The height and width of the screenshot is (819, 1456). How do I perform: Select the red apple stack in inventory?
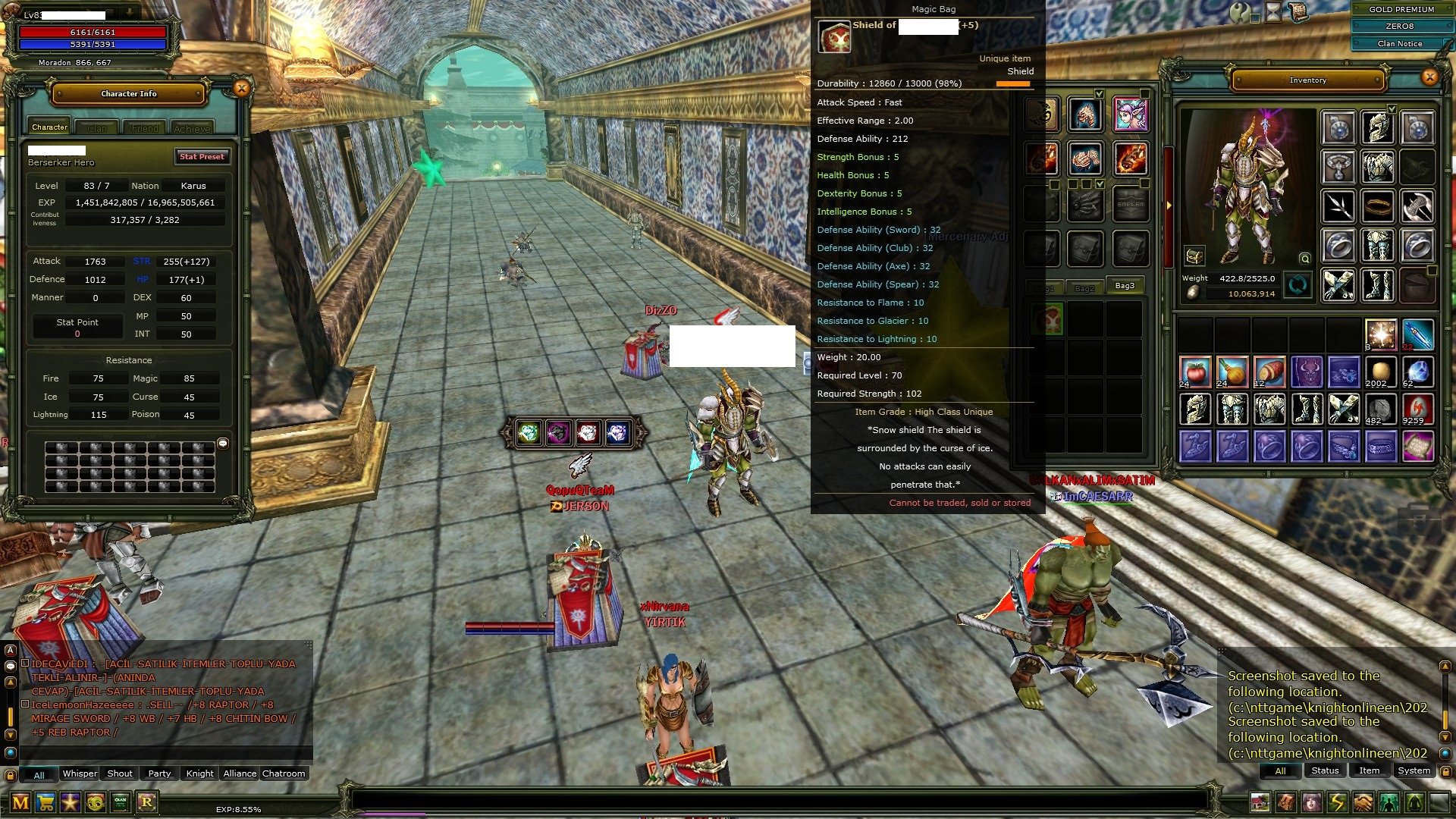[x=1195, y=372]
